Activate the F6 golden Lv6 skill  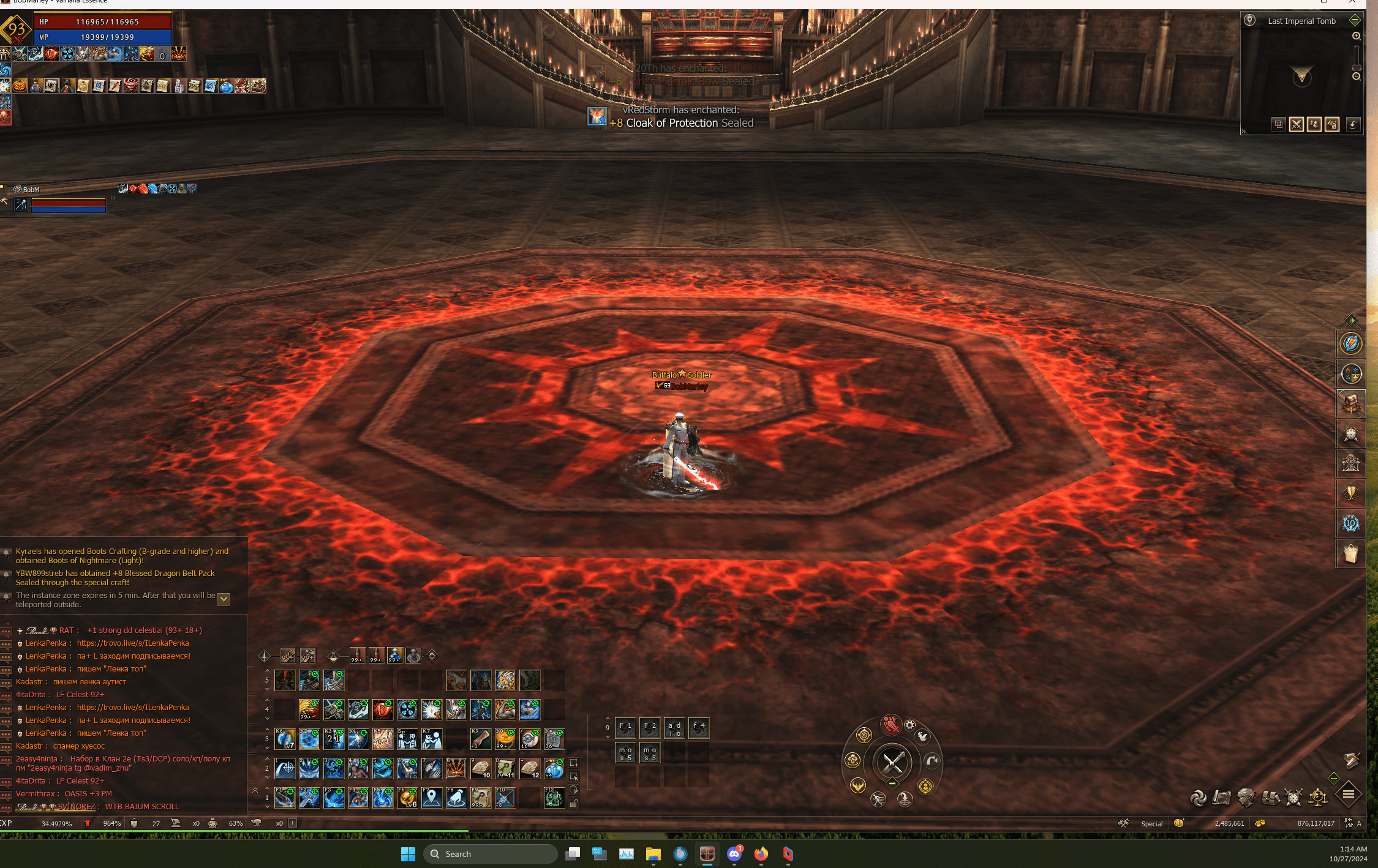pyautogui.click(x=407, y=798)
